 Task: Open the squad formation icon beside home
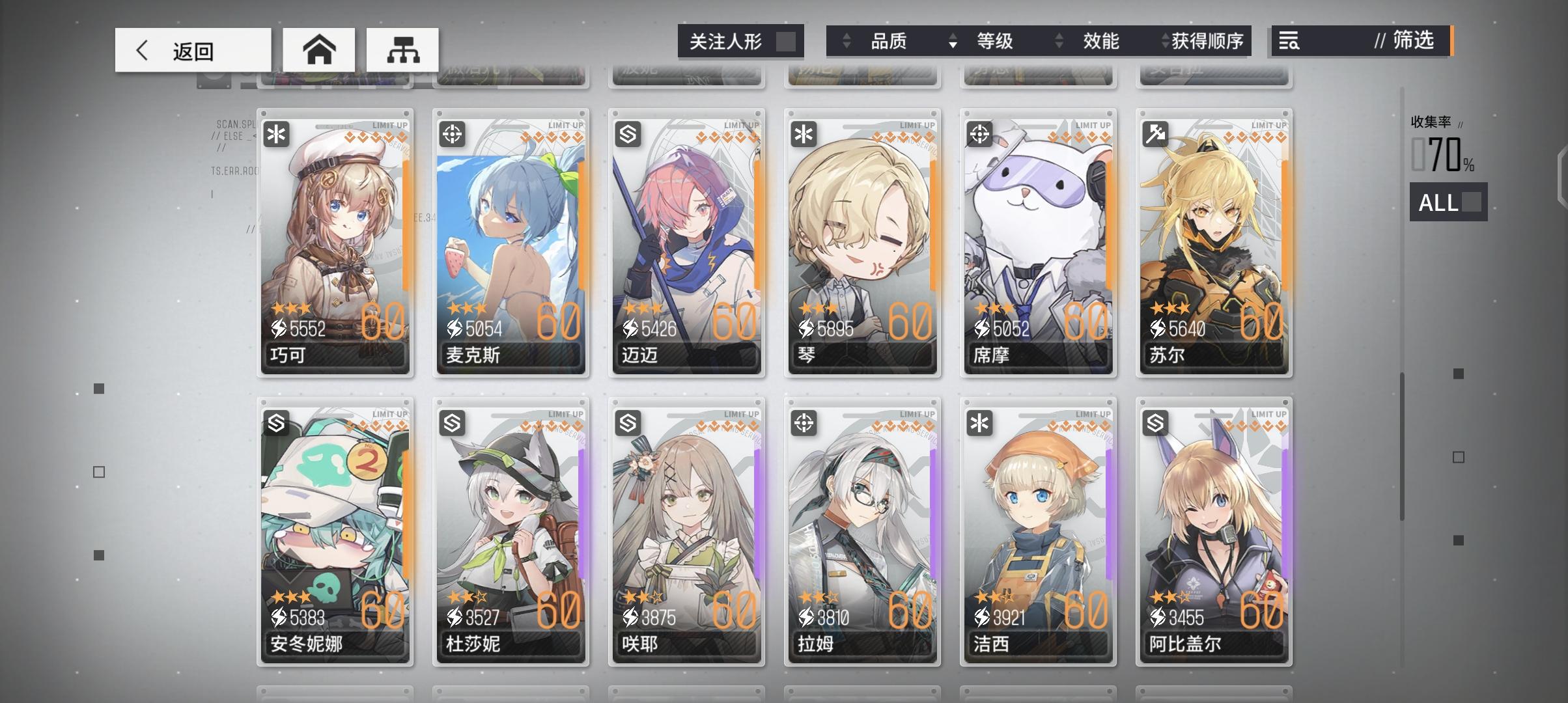pos(403,49)
